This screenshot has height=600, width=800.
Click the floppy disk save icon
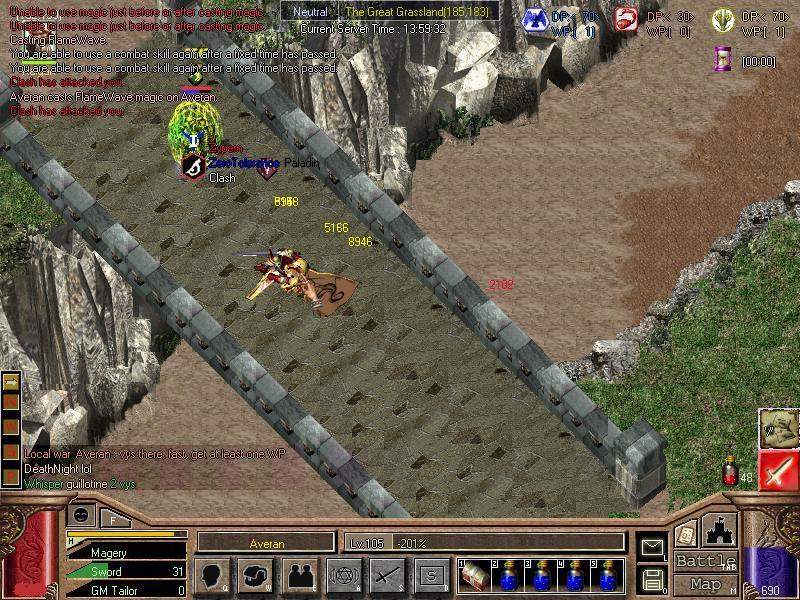point(652,579)
